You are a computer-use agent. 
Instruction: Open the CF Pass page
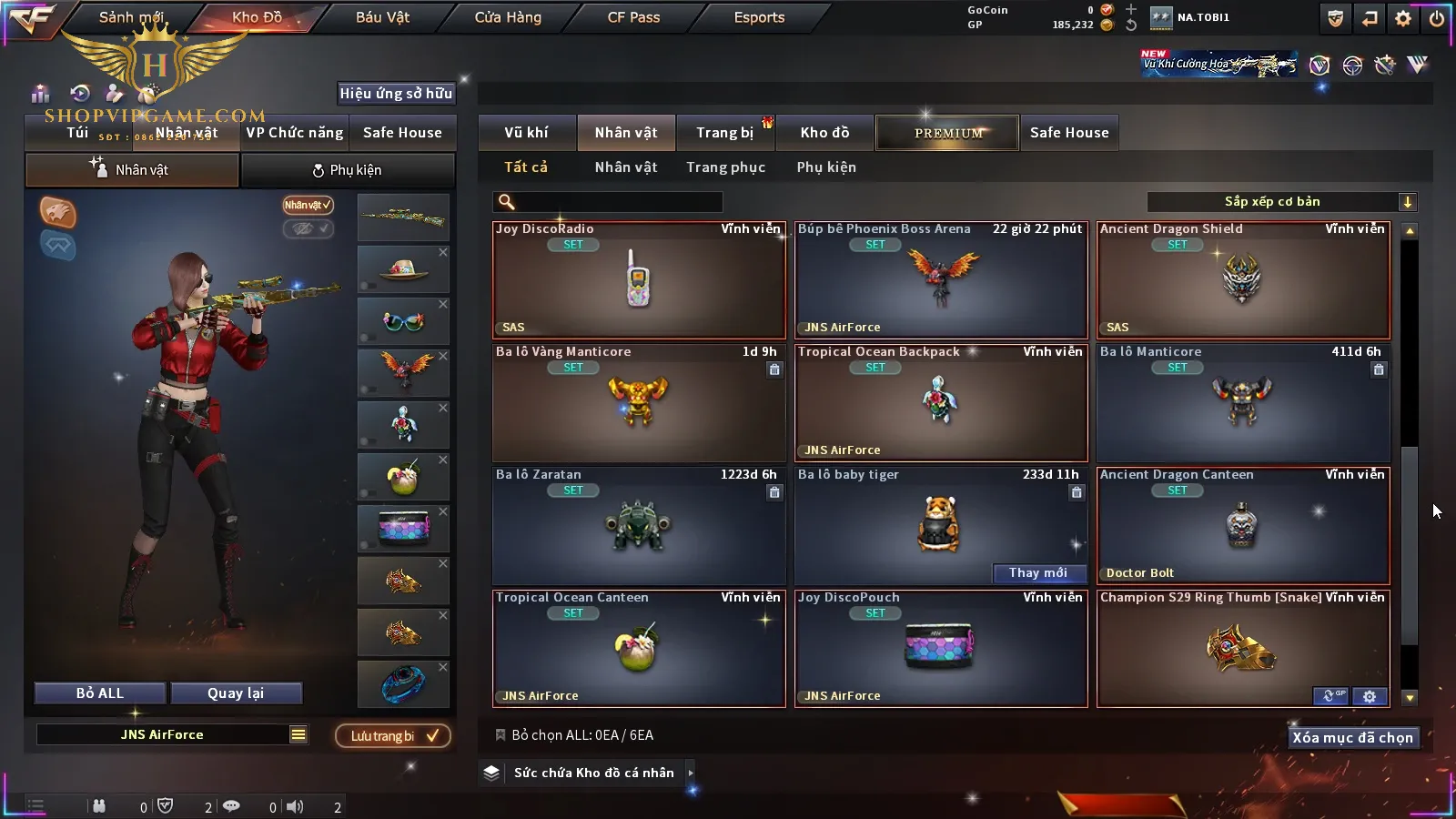[x=633, y=17]
